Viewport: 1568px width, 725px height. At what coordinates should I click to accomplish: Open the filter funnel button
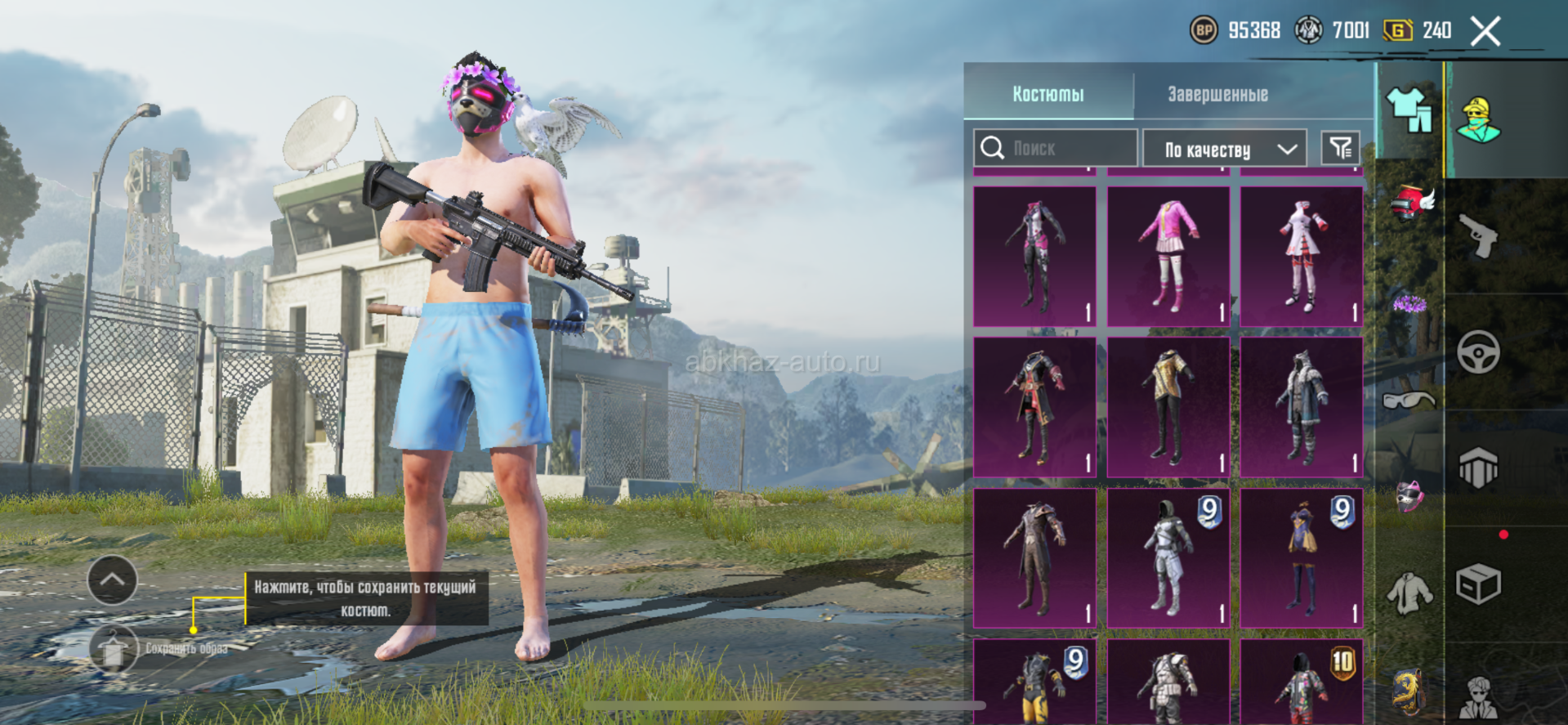pos(1341,148)
